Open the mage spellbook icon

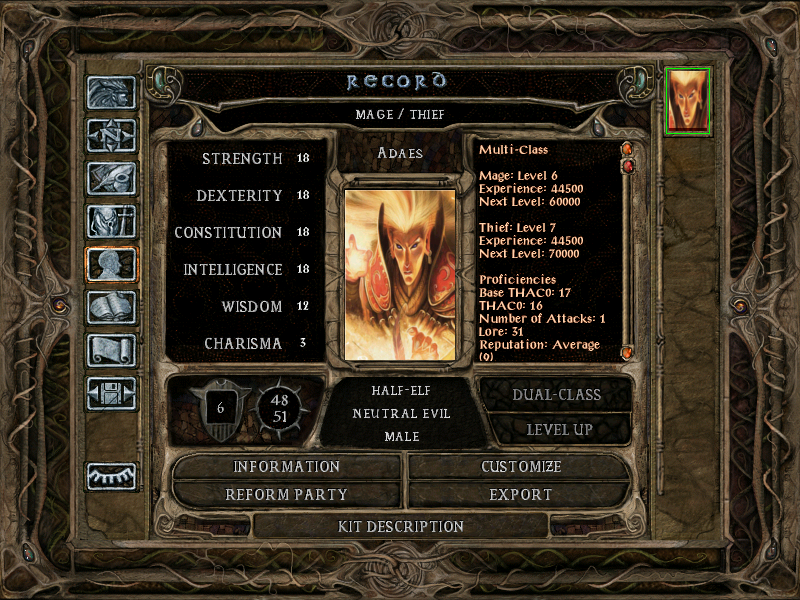coord(111,307)
